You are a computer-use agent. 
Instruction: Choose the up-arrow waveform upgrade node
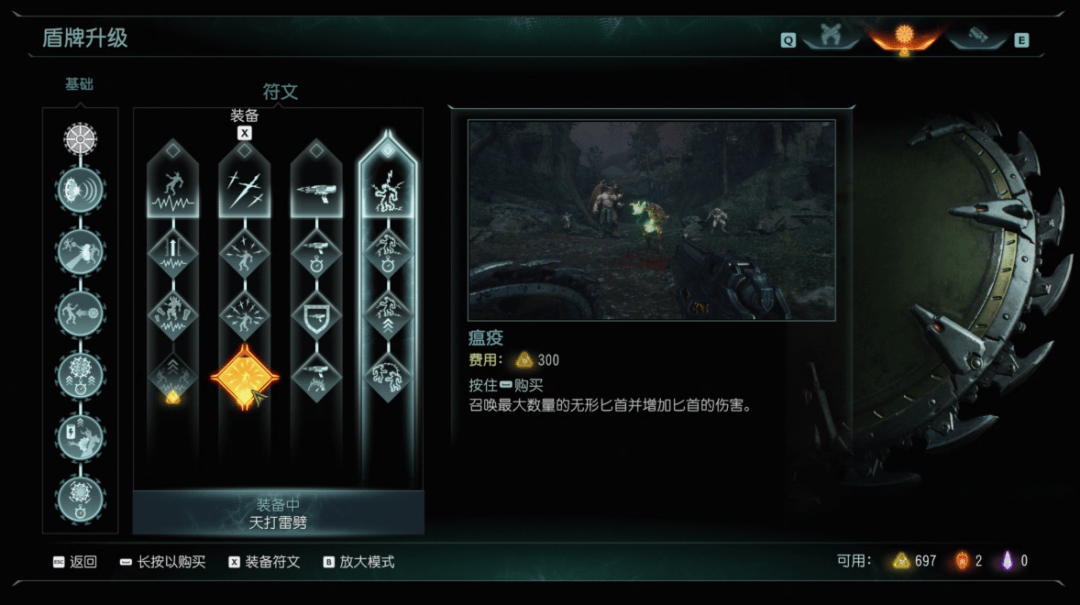pos(173,254)
